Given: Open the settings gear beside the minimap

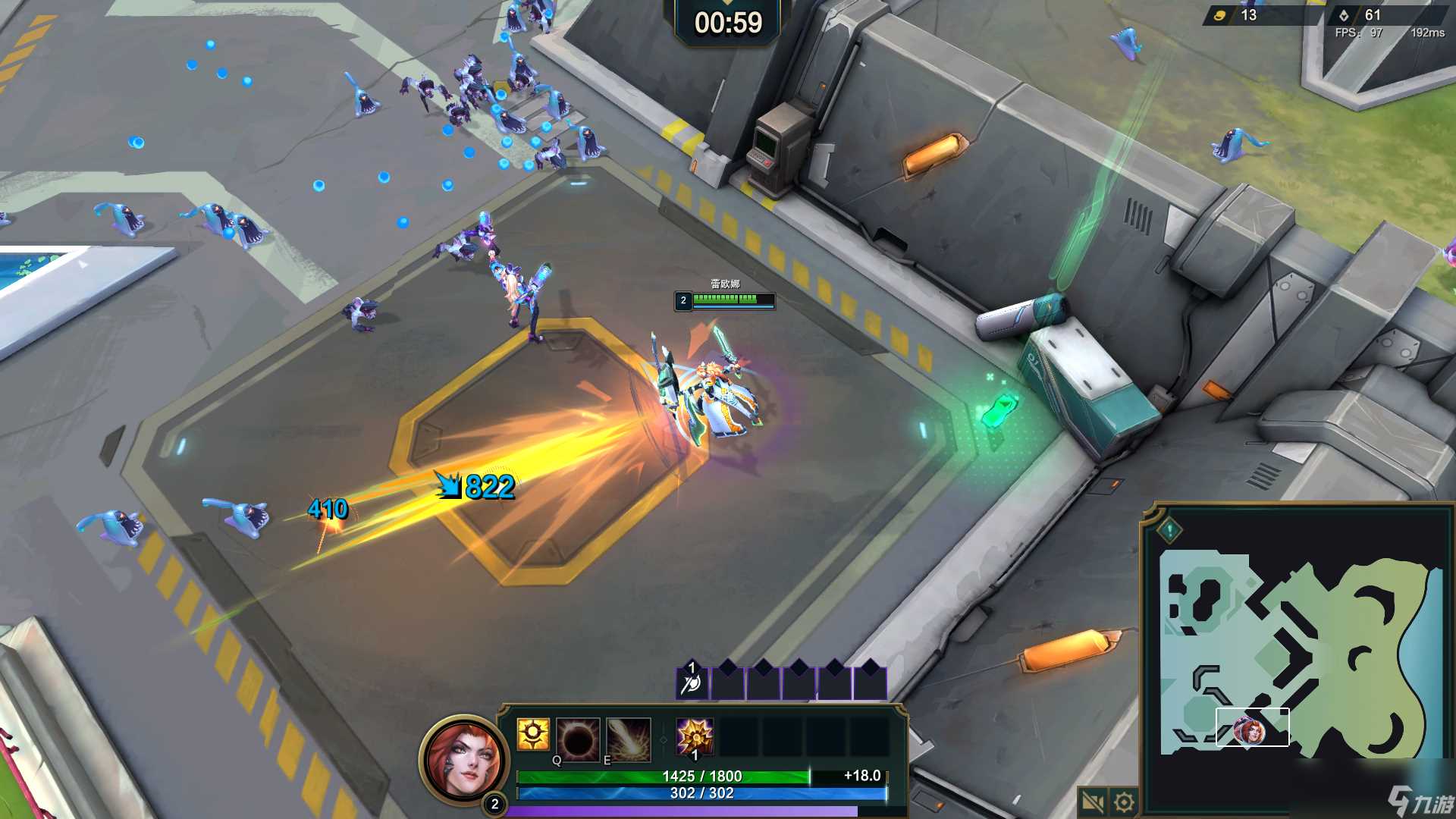Looking at the screenshot, I should pyautogui.click(x=1123, y=802).
